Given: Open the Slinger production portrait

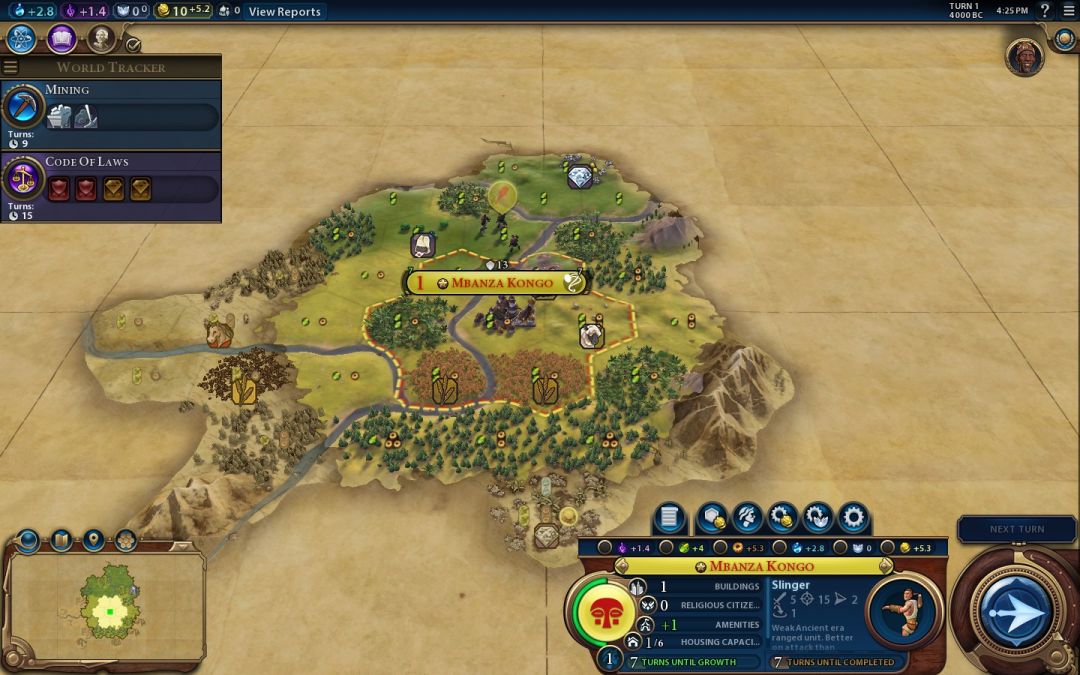Looking at the screenshot, I should (x=903, y=609).
